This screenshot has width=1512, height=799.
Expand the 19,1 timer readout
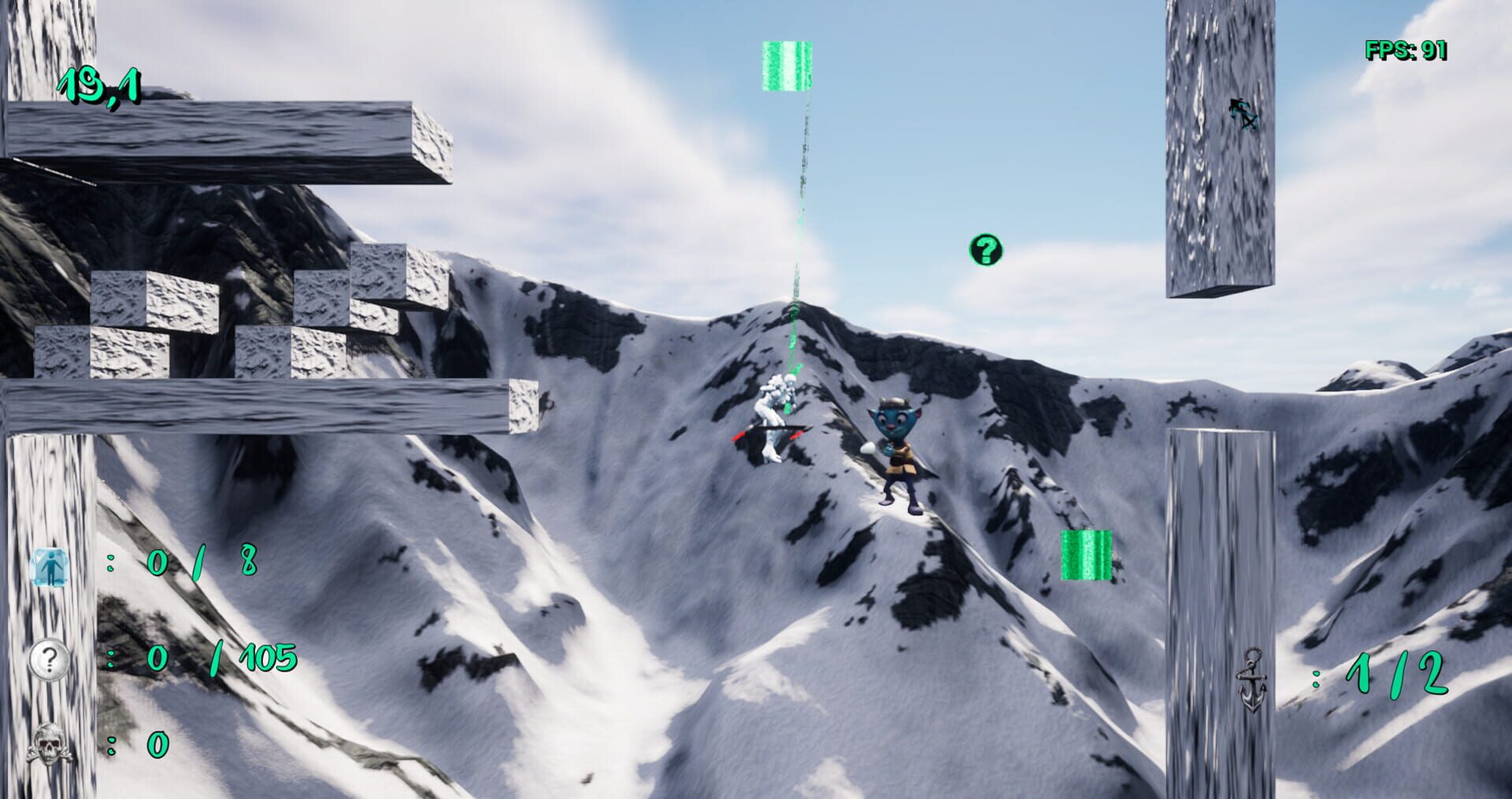[98, 87]
